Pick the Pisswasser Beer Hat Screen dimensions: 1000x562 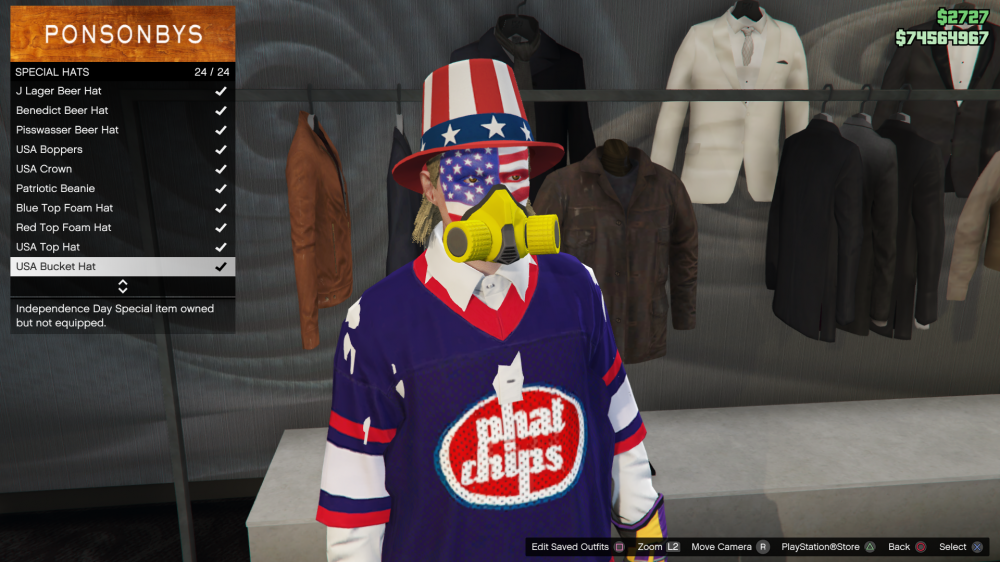(122, 130)
